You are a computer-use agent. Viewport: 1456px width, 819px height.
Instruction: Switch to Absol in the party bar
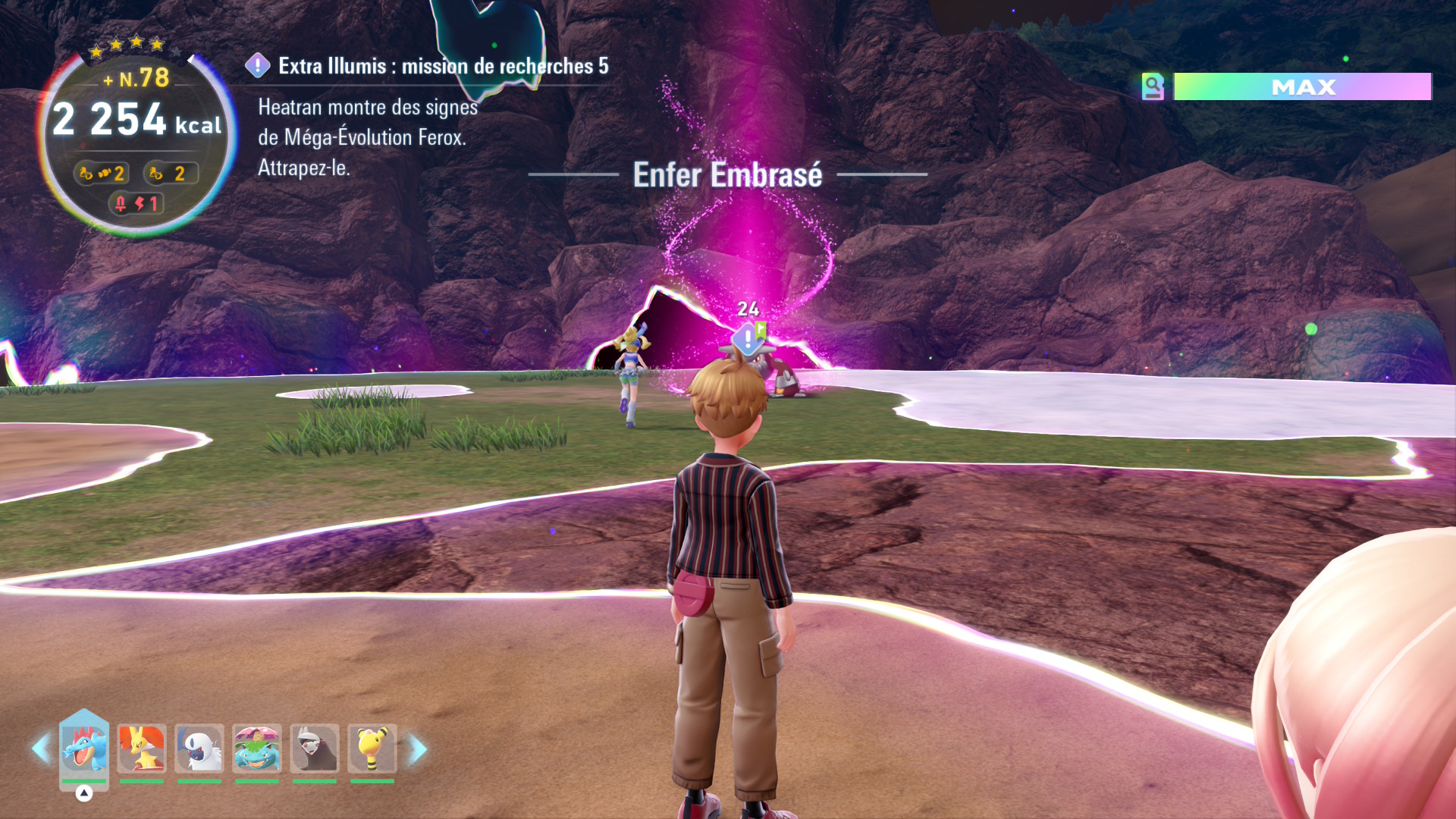point(199,748)
